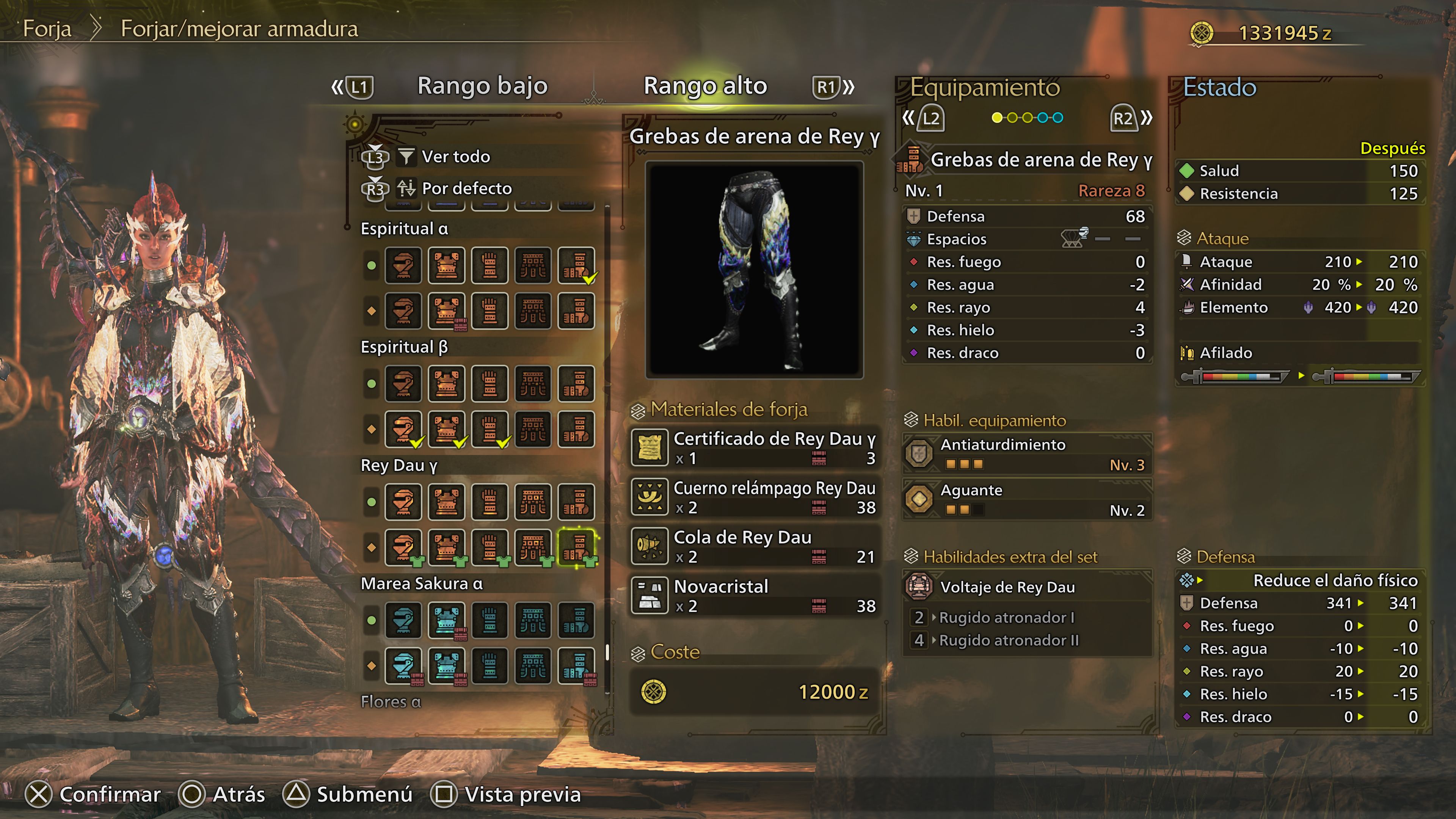Screen dimensions: 1456x819
Task: Show the Vista previa
Action: [507, 794]
